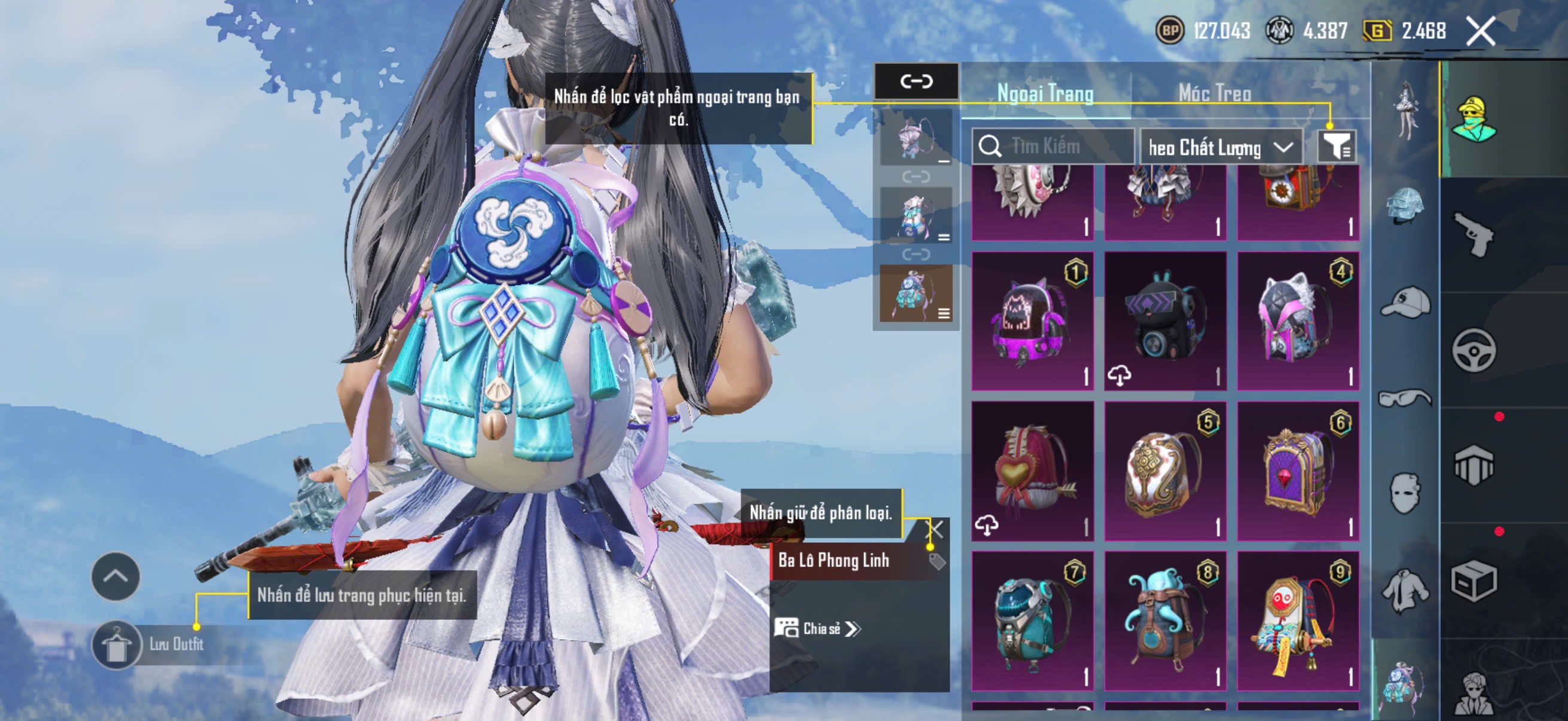Toggle the owned-items filter funnel icon
The width and height of the screenshot is (1568, 721).
pyautogui.click(x=1336, y=146)
